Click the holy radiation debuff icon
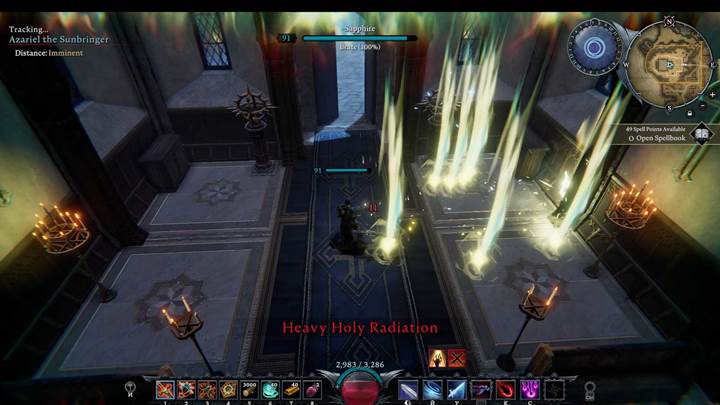This screenshot has width=720, height=405. click(x=437, y=358)
